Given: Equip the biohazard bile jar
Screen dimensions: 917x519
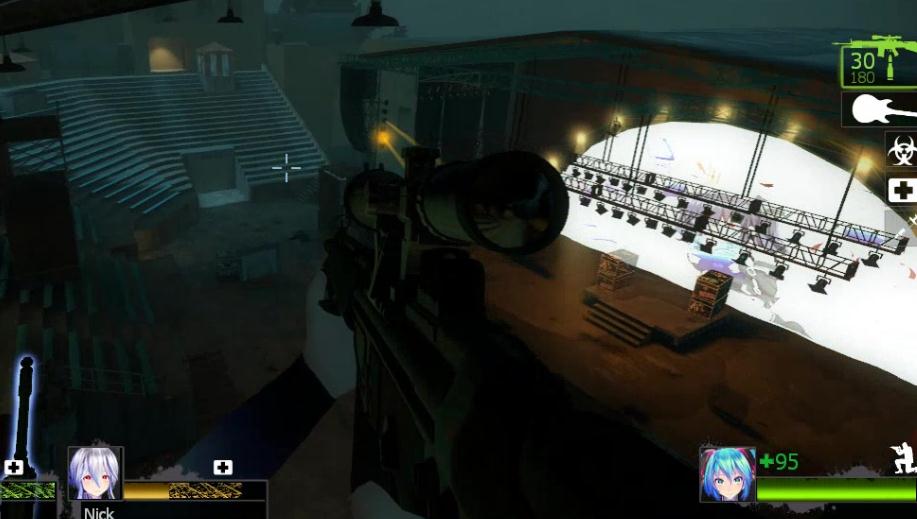Looking at the screenshot, I should 900,152.
